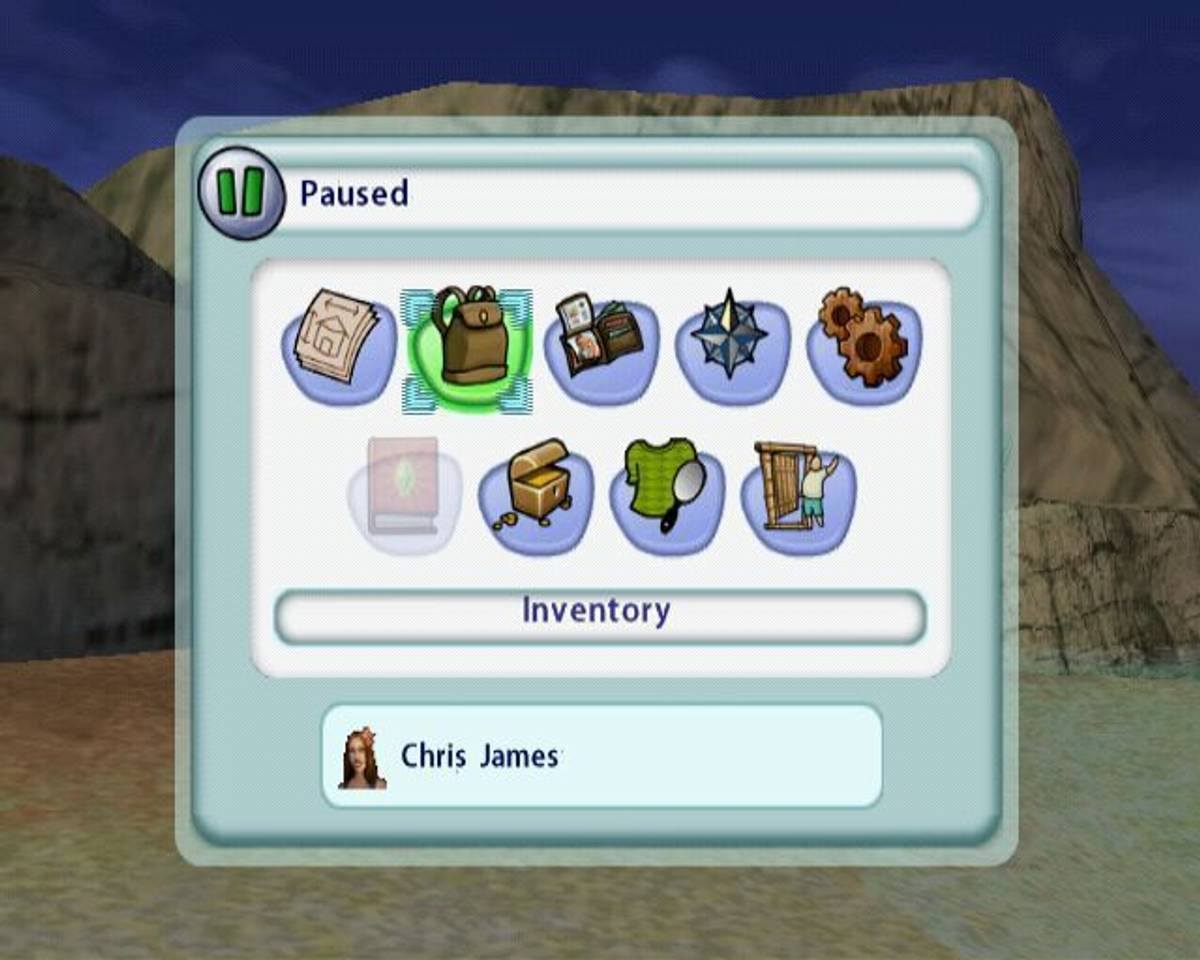
Task: Open the photo album book icon
Action: [600, 343]
